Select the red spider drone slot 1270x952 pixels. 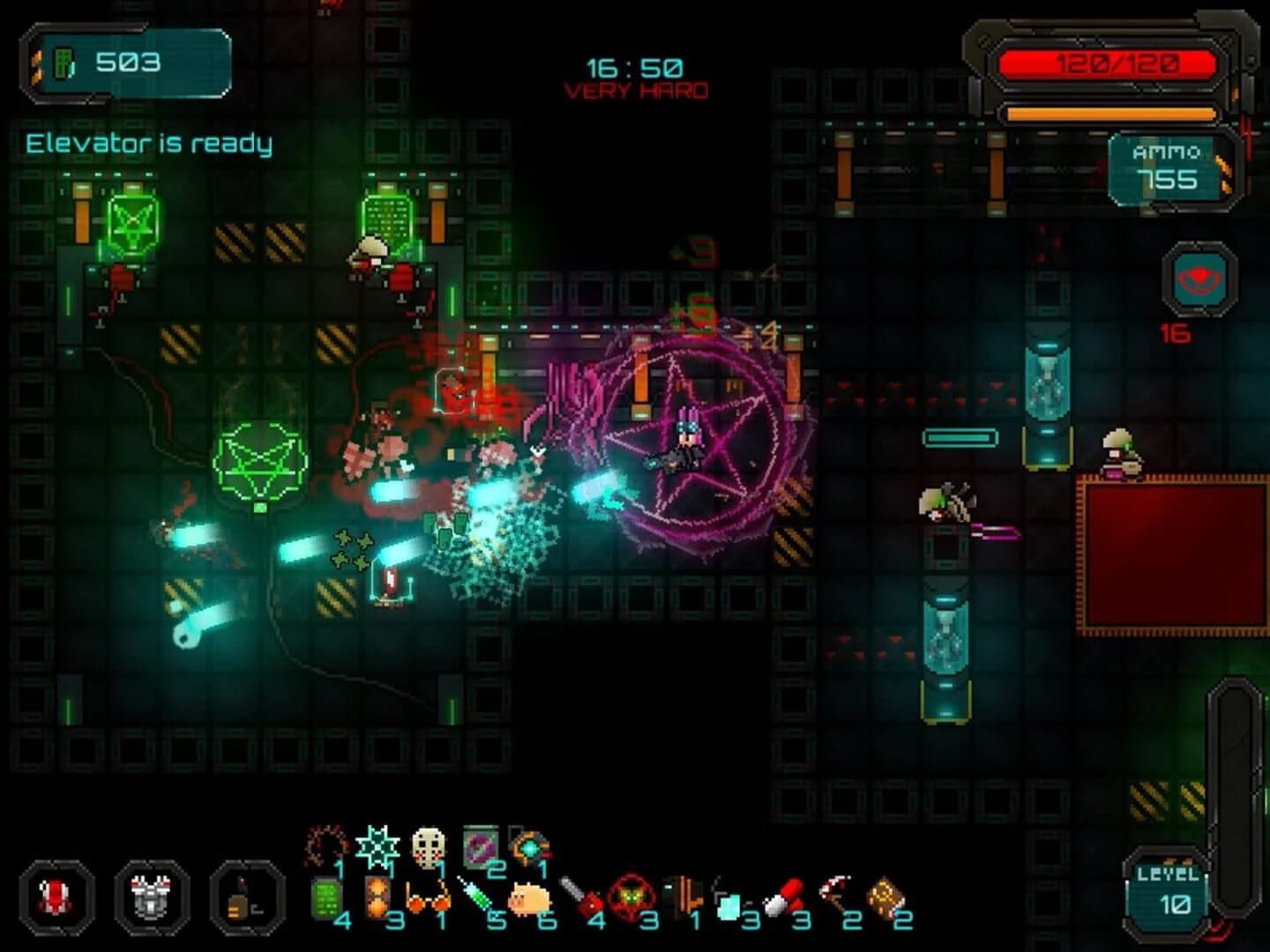(53, 899)
